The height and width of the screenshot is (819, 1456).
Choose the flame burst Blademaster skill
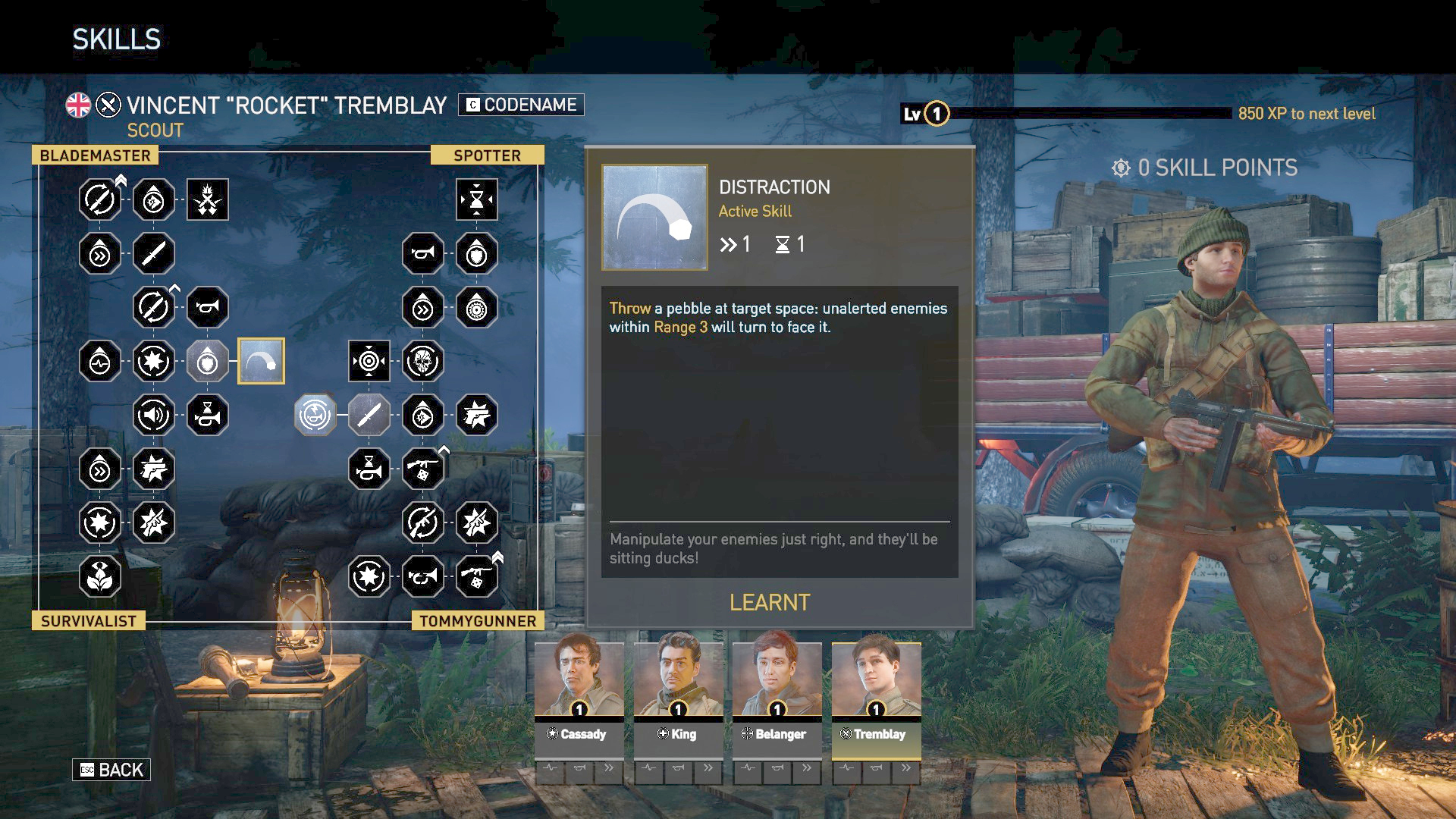pos(207,199)
